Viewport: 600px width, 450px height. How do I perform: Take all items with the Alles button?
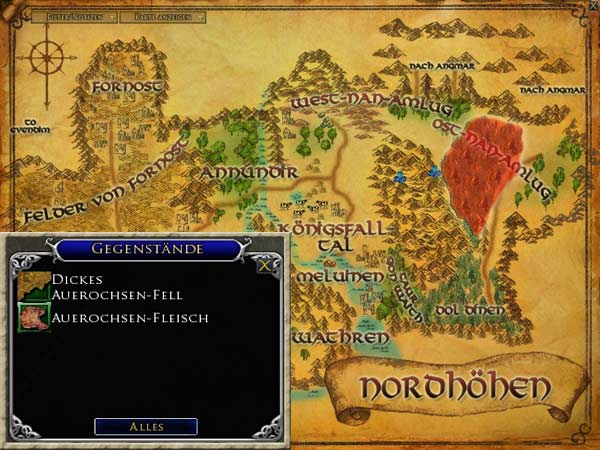click(x=145, y=426)
